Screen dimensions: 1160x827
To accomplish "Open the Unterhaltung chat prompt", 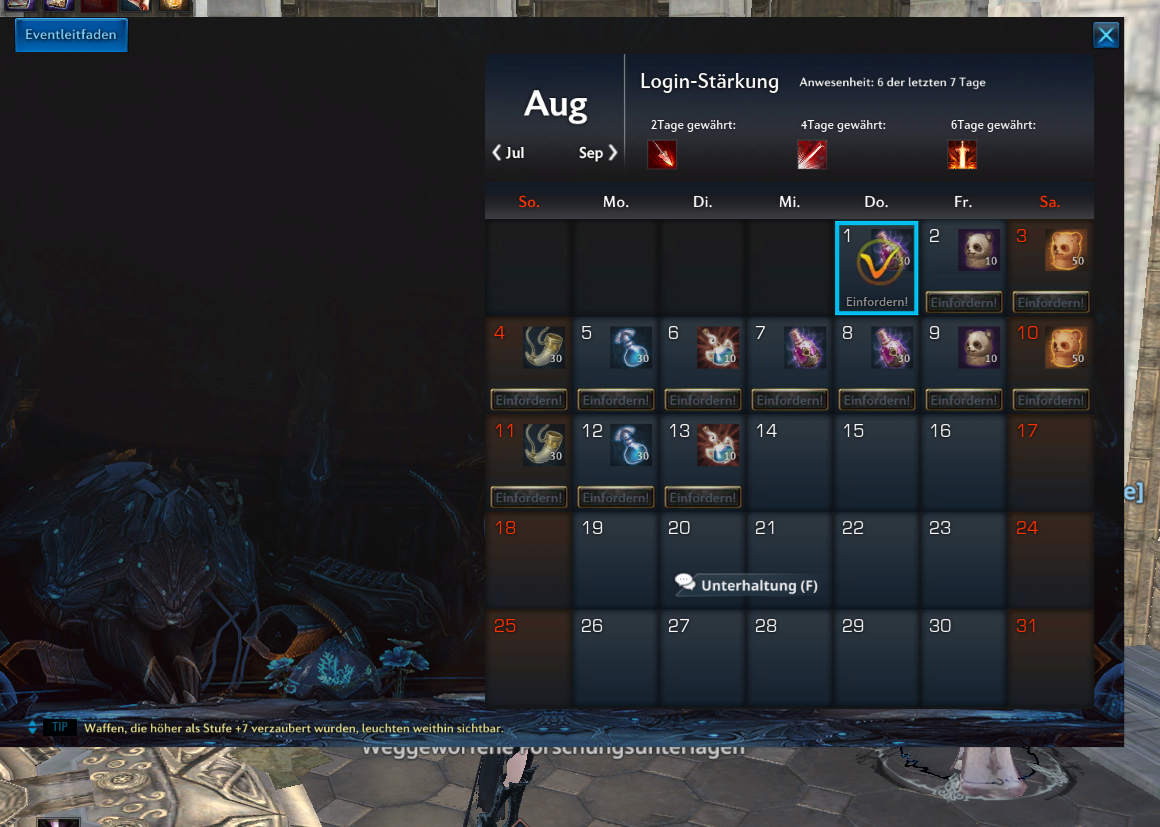I will [747, 585].
